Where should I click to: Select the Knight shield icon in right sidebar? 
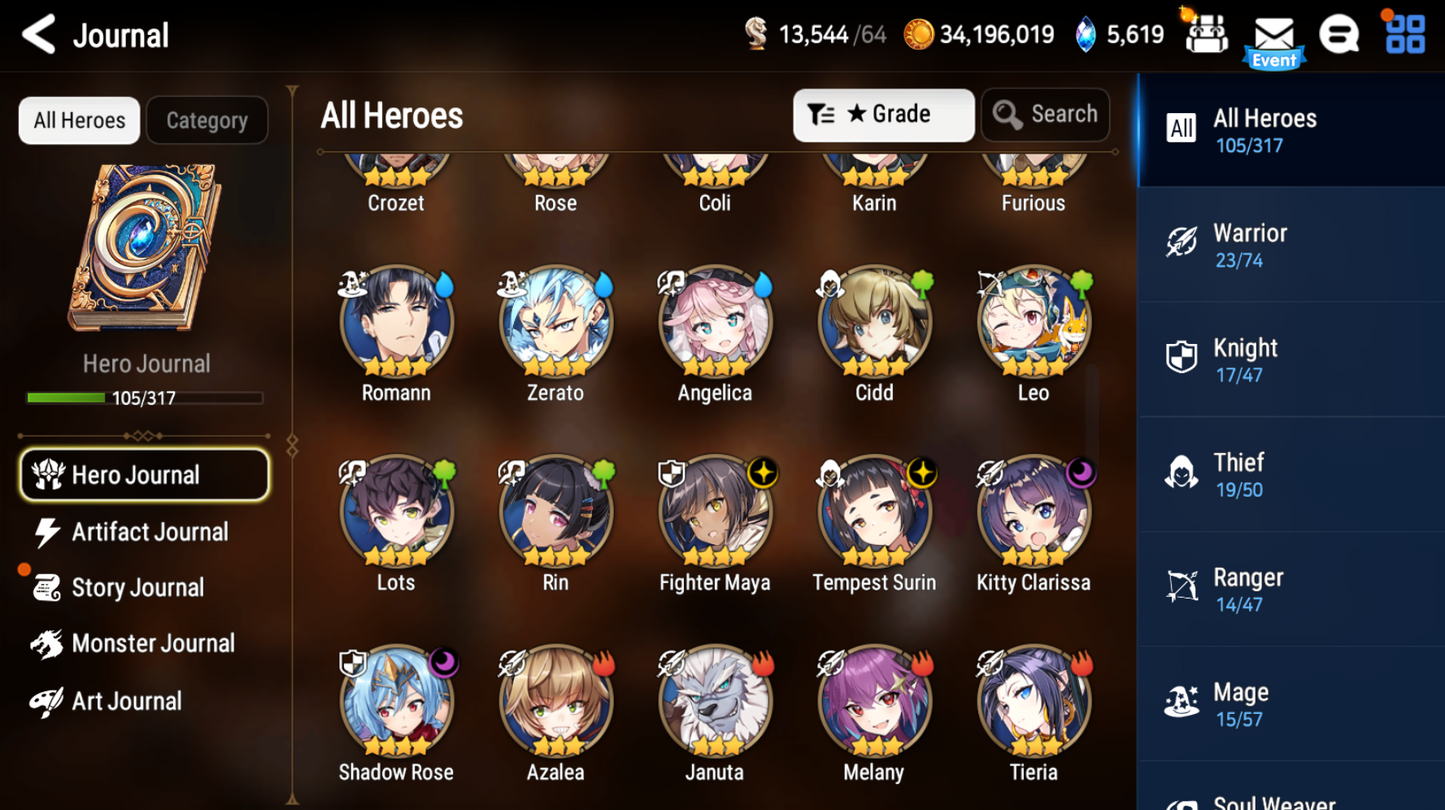pos(1181,357)
